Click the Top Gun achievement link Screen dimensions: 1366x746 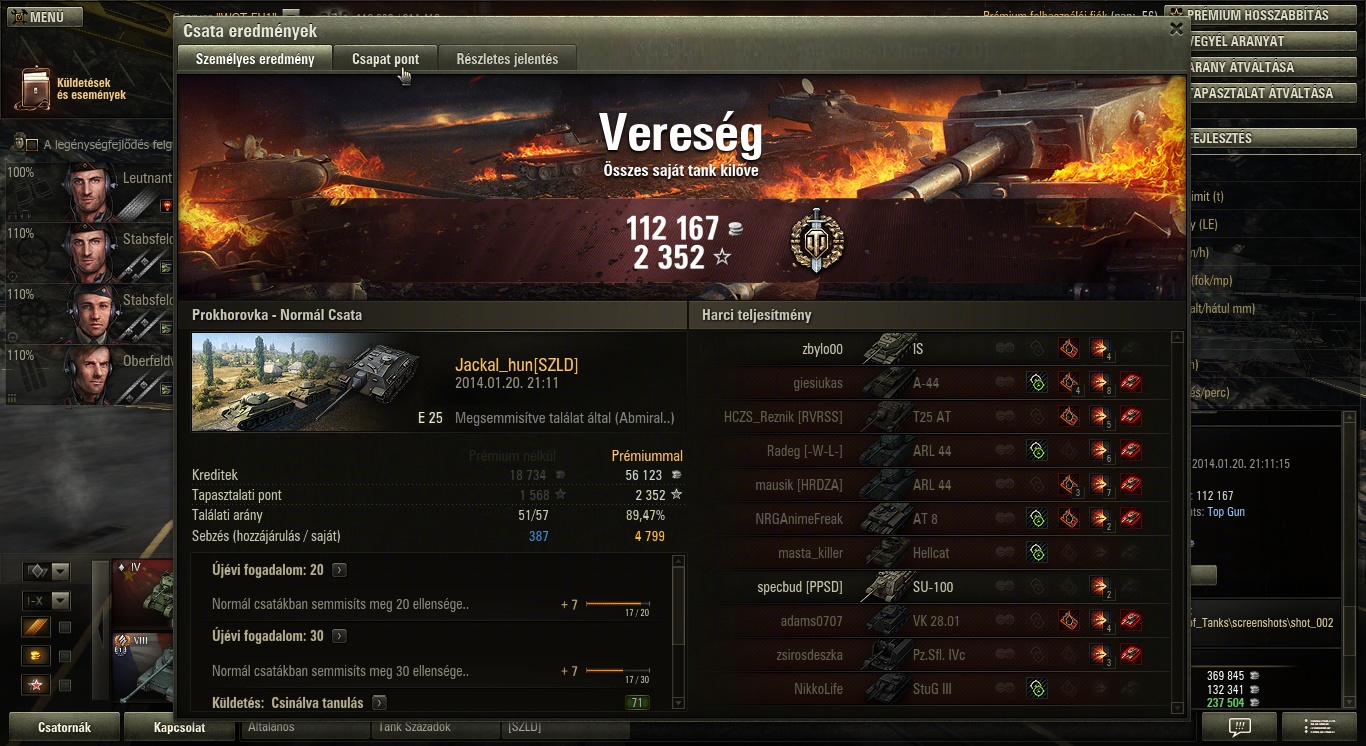pyautogui.click(x=1226, y=512)
